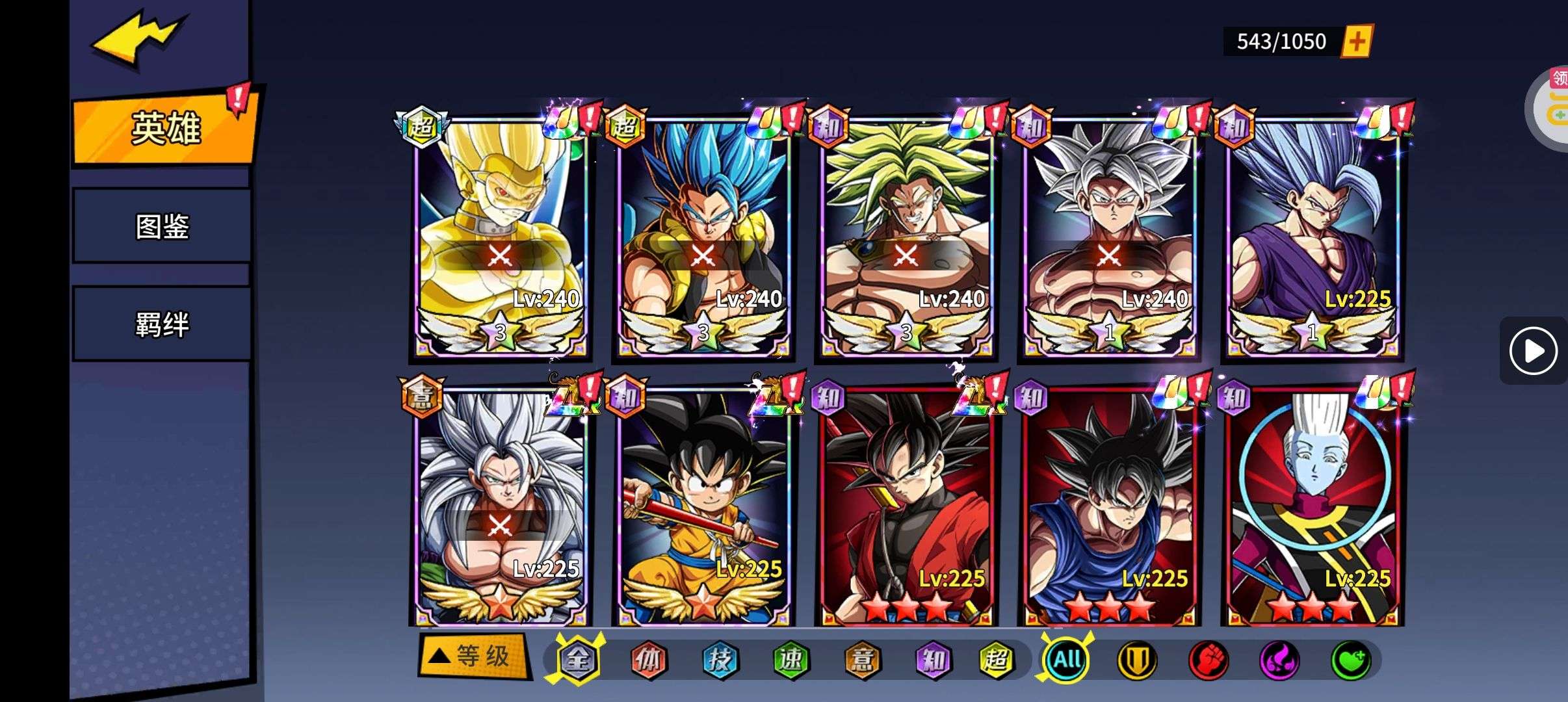This screenshot has width=1568, height=702.
Task: Filter heroes by 速 type
Action: (791, 660)
